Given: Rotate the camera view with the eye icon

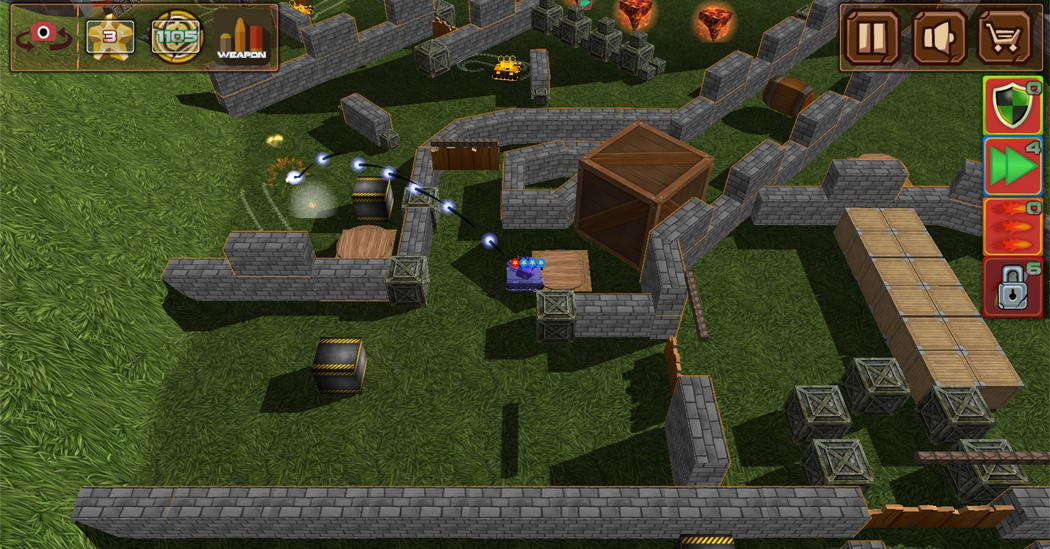Looking at the screenshot, I should click(x=42, y=37).
